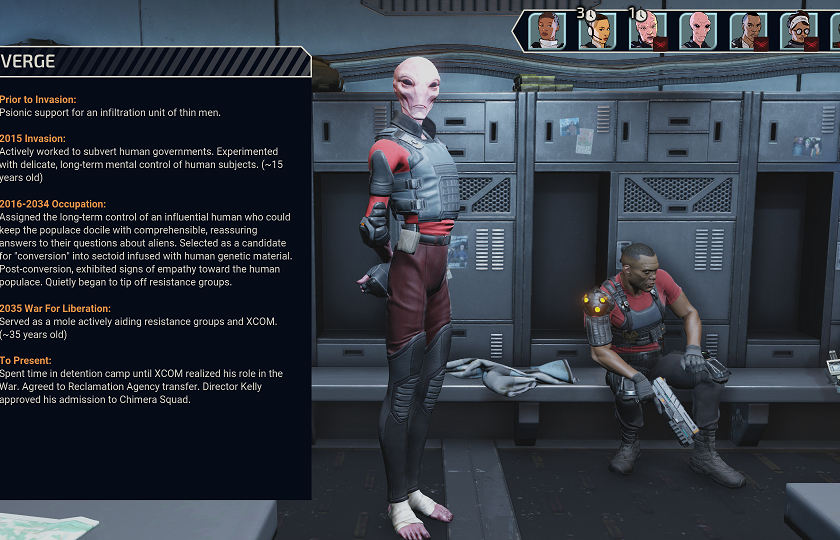Screen dimensions: 840x540
Task: Select the mohawk man's agent portrait
Action: click(747, 30)
